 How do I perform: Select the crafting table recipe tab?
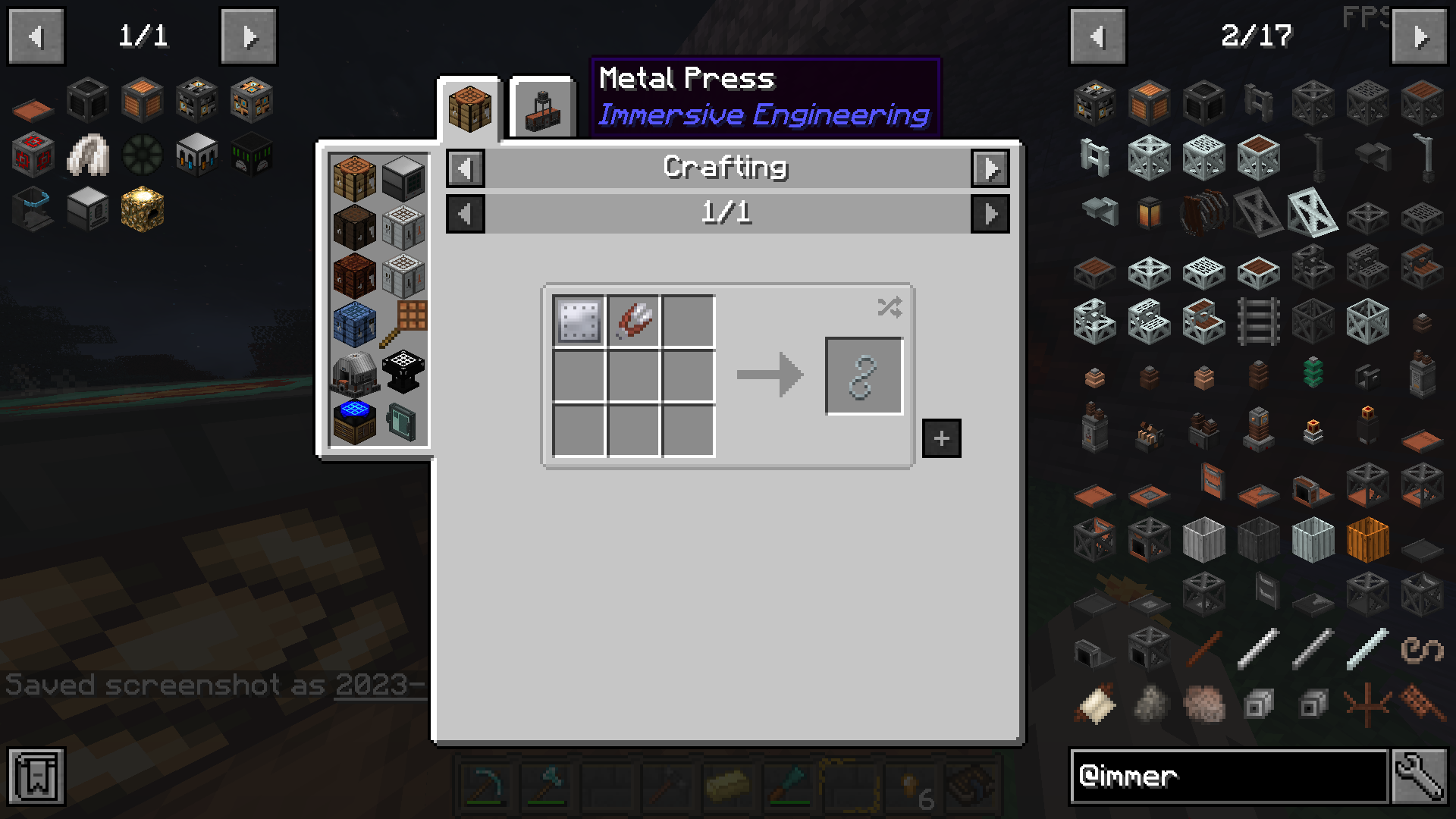[x=469, y=107]
